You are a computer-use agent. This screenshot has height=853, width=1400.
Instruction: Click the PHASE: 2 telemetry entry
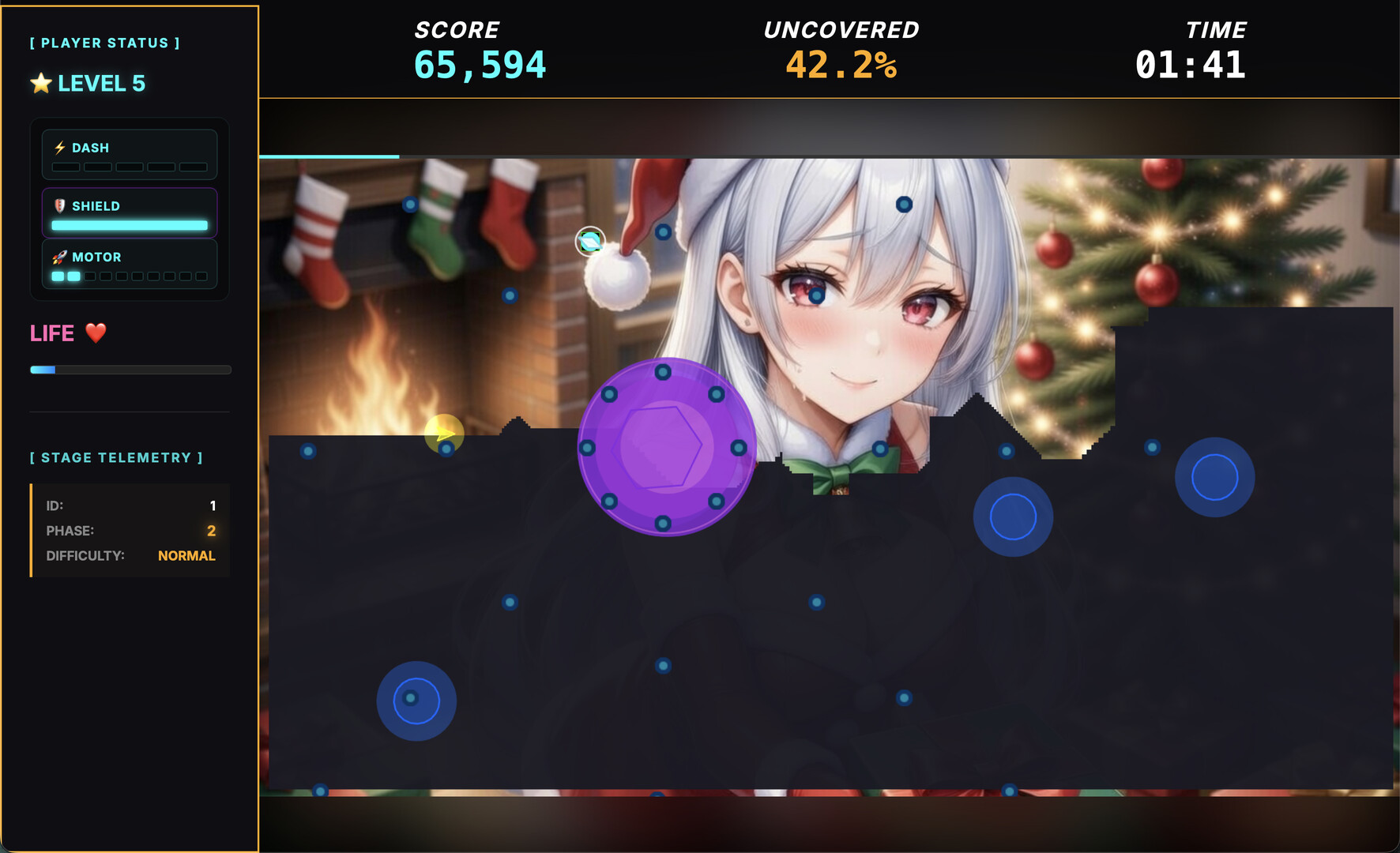pos(130,531)
